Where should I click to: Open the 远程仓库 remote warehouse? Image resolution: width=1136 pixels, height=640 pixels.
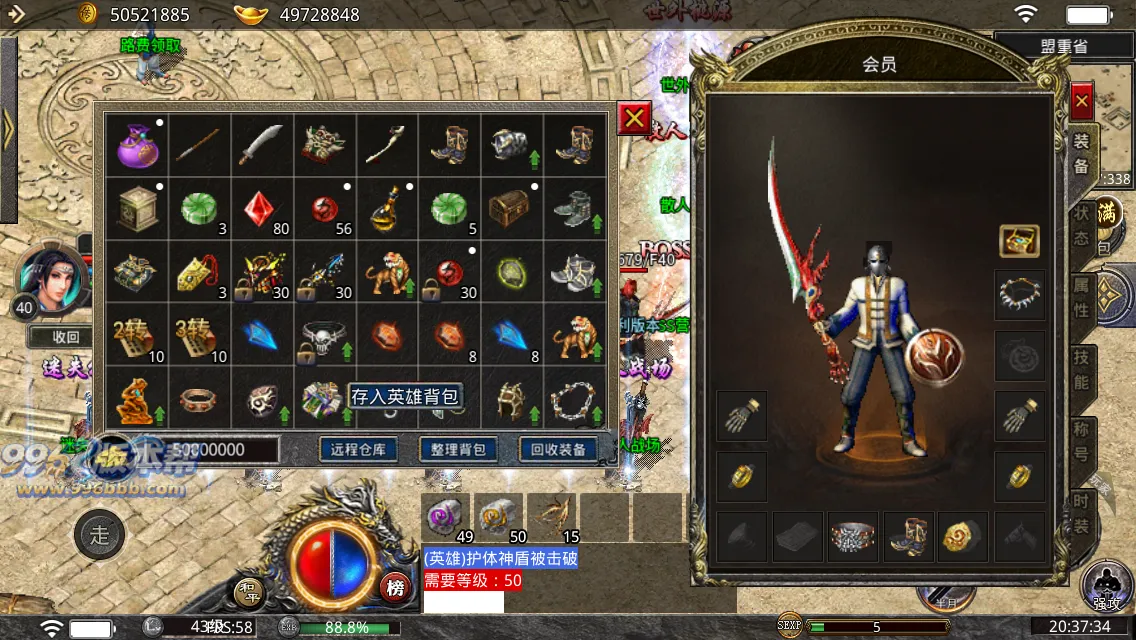click(358, 449)
